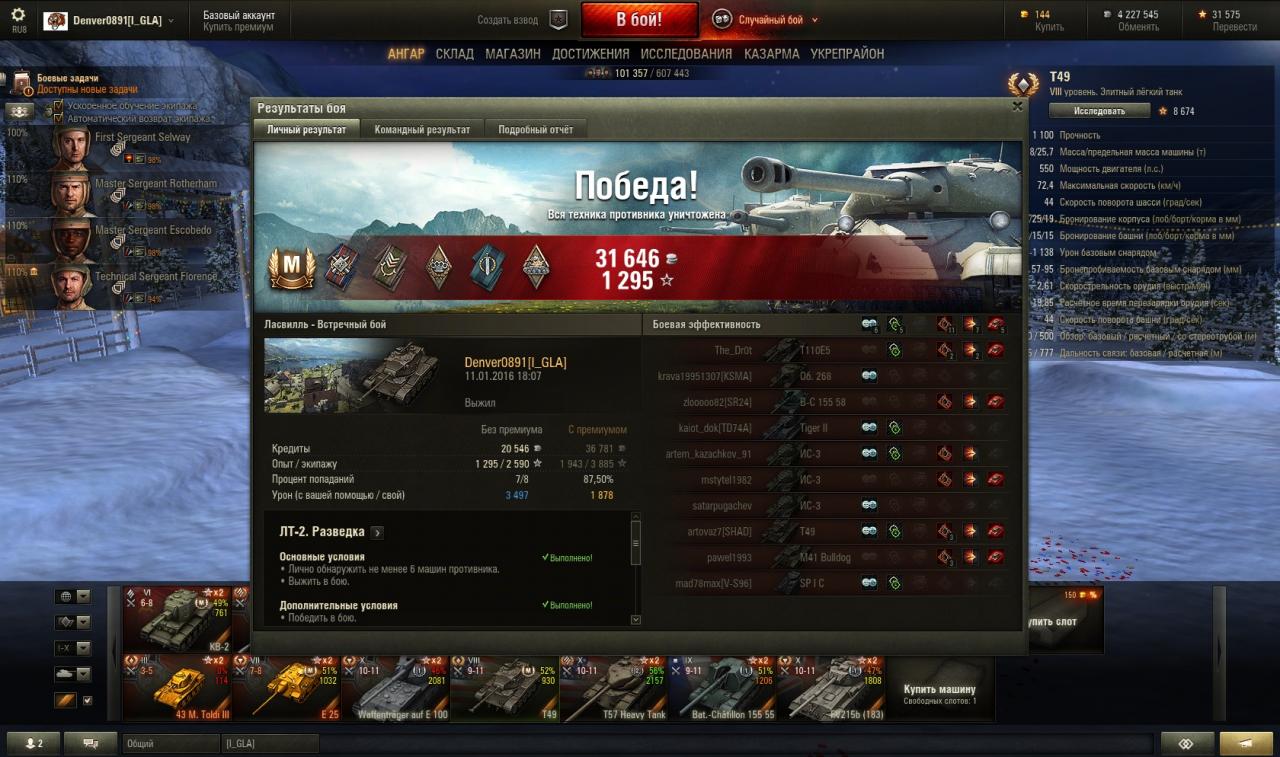Open the КАЗАРМА barracks
This screenshot has height=757, width=1280.
pyautogui.click(x=771, y=54)
